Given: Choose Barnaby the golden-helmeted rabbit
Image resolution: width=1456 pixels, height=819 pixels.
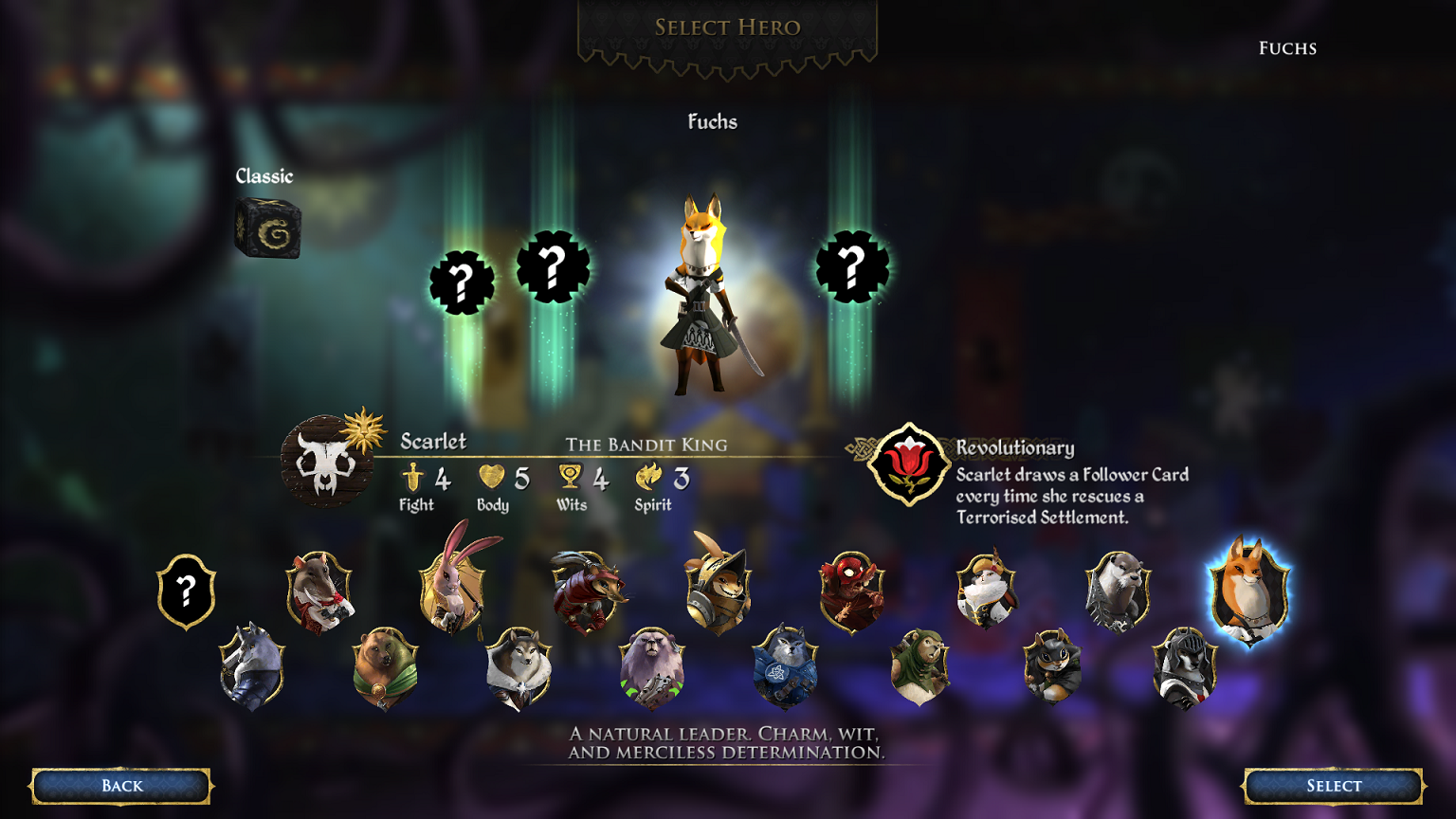Looking at the screenshot, I should 718,590.
